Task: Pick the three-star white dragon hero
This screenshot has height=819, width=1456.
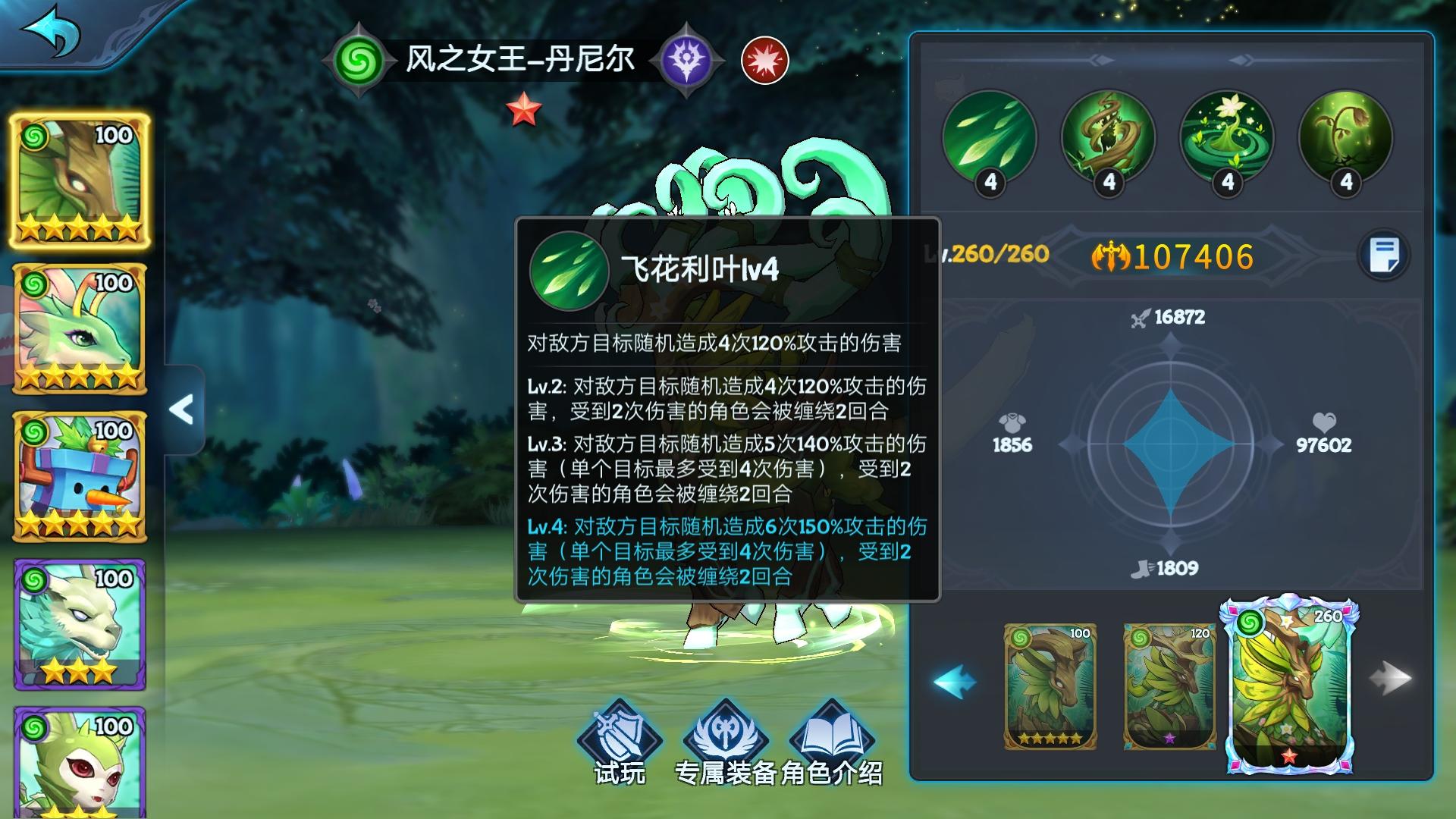Action: [80, 624]
